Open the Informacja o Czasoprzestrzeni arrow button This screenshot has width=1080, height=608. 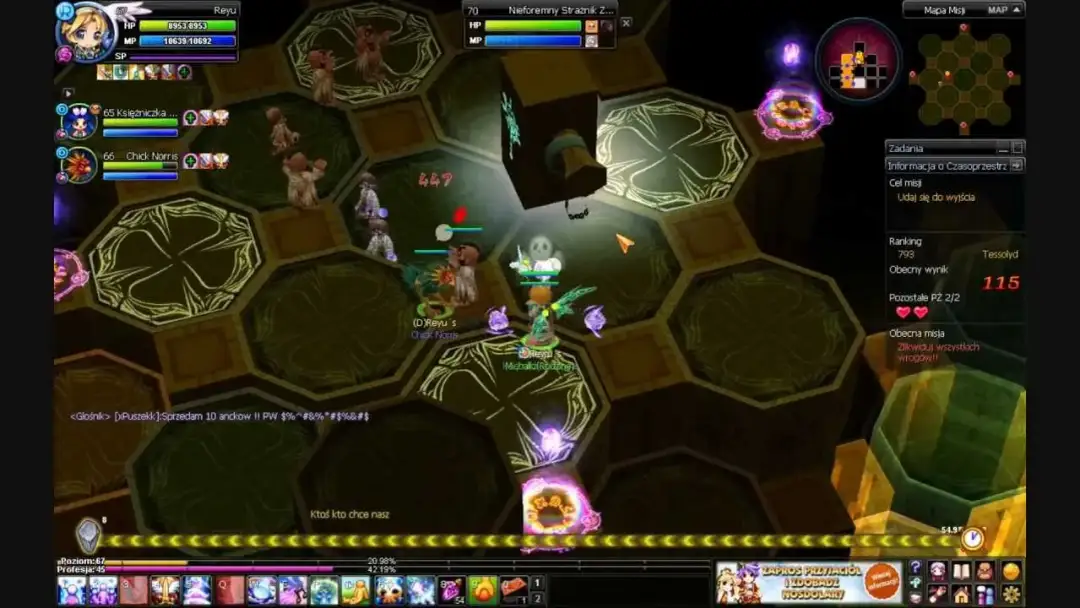pyautogui.click(x=1017, y=166)
